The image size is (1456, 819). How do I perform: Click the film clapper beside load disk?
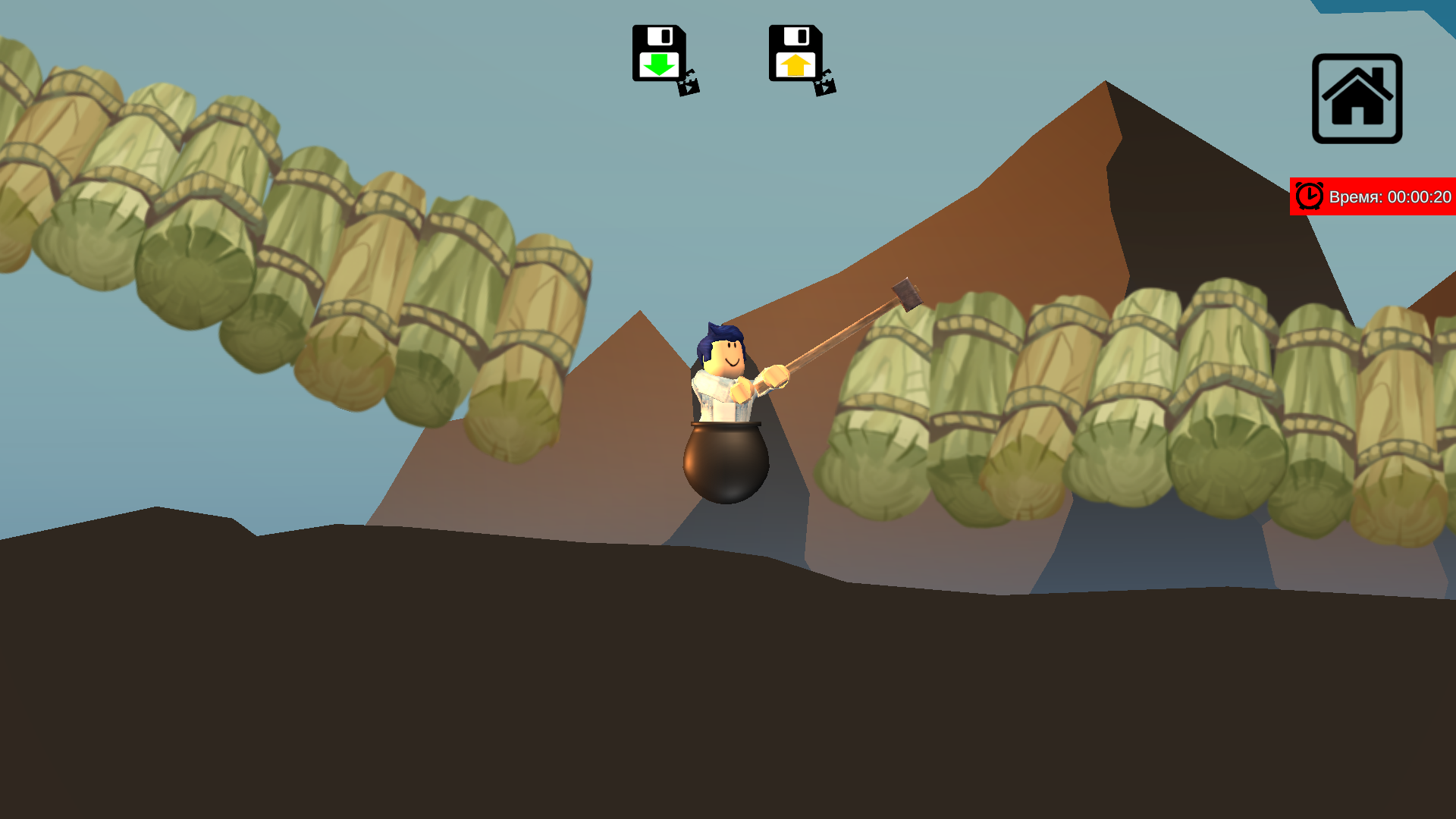click(x=826, y=86)
